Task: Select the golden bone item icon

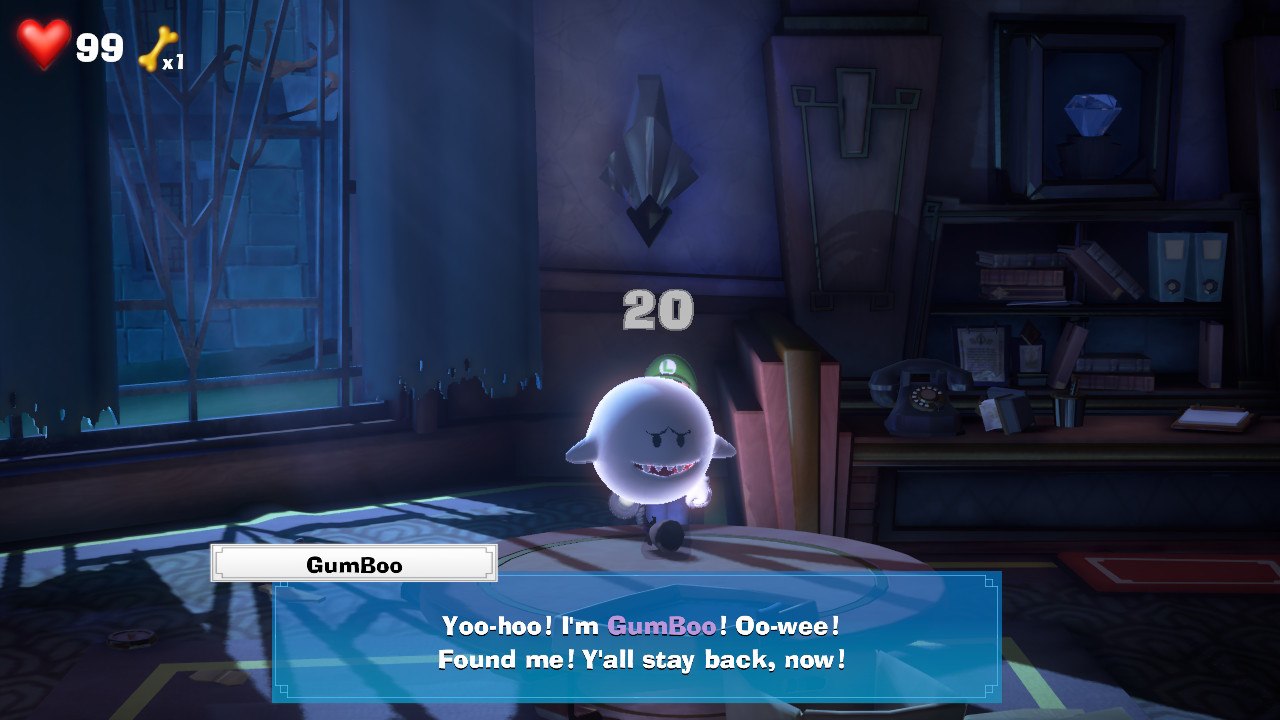Action: 156,48
